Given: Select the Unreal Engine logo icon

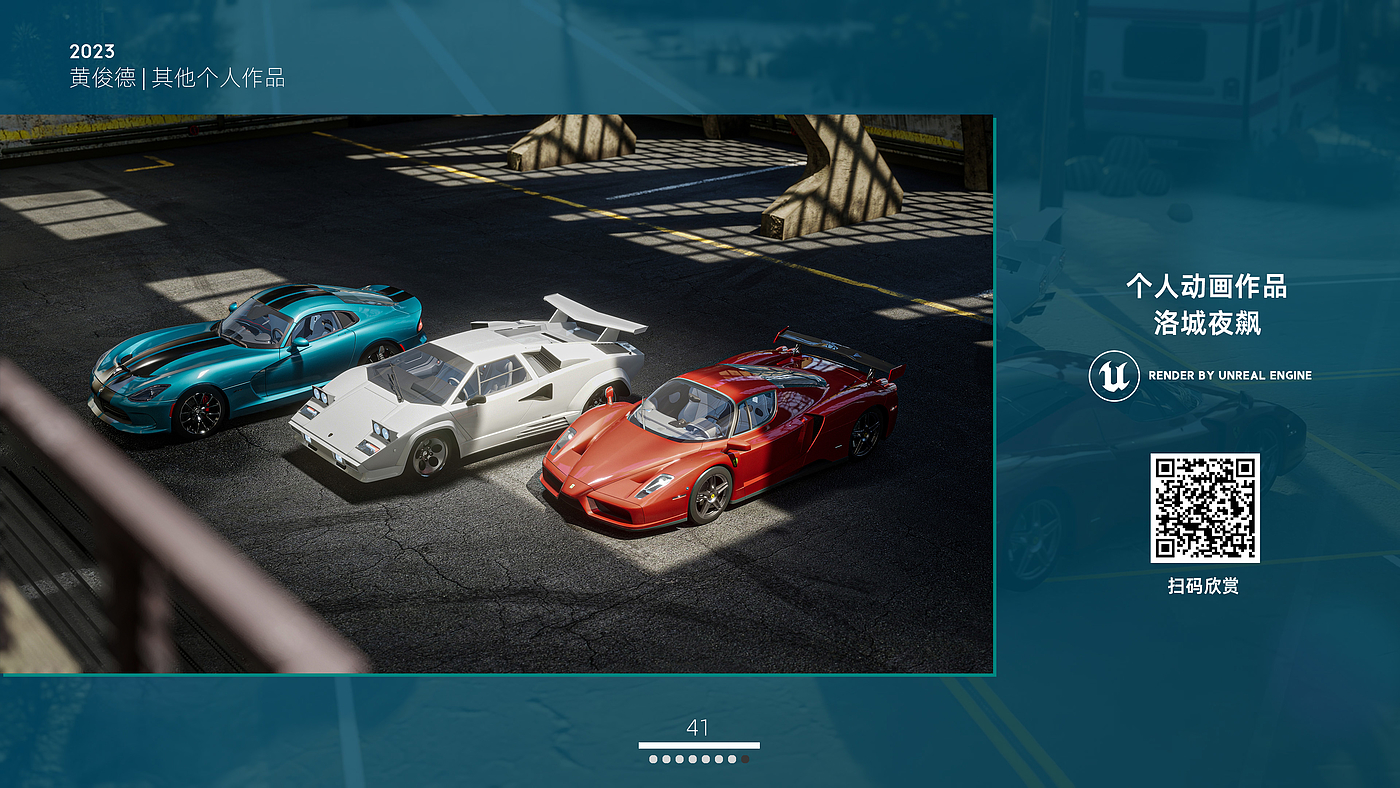Looking at the screenshot, I should (1114, 376).
